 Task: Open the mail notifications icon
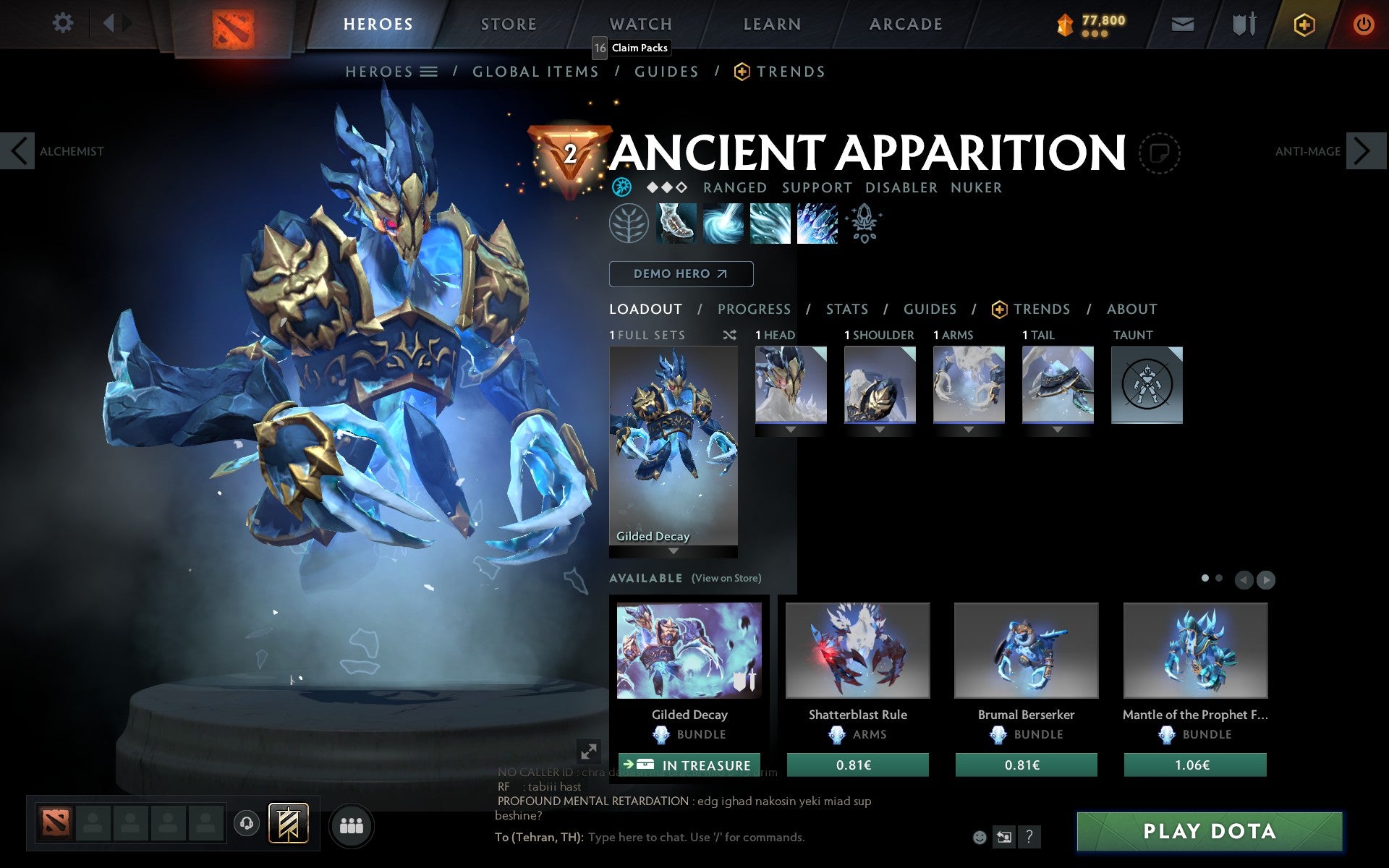pyautogui.click(x=1182, y=23)
